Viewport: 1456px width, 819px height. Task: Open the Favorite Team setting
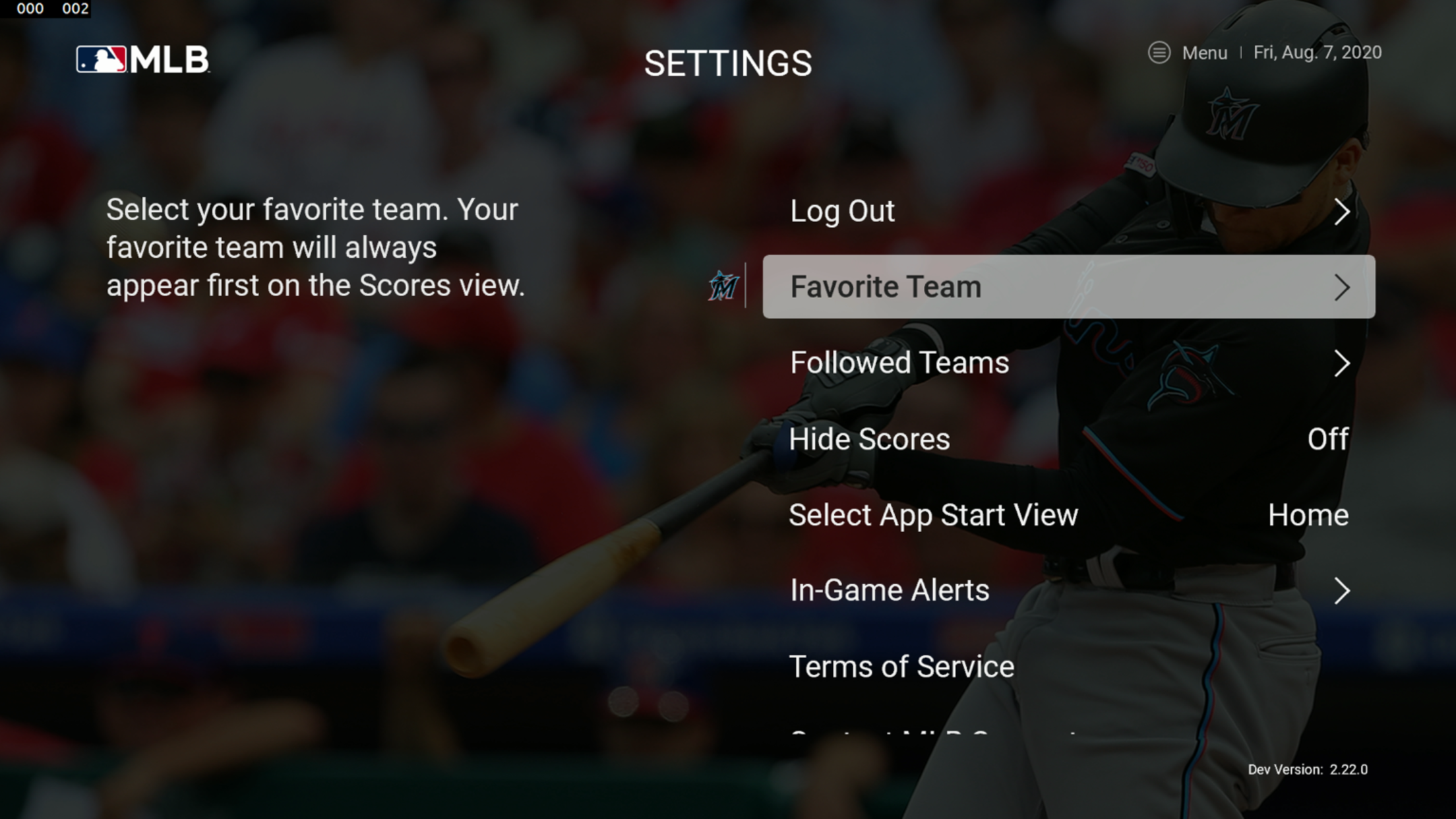(1068, 287)
